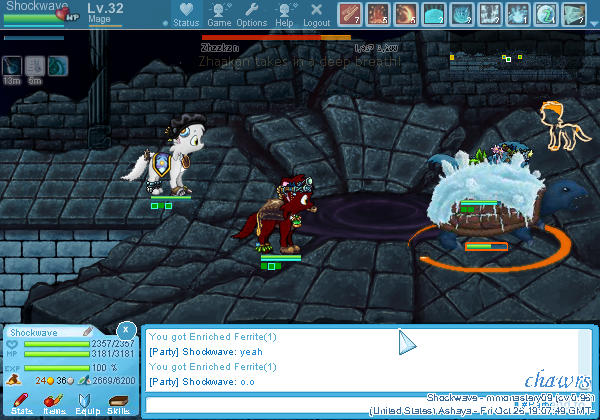
Task: Select the teal swirl buff icon
Action: (x=58, y=64)
